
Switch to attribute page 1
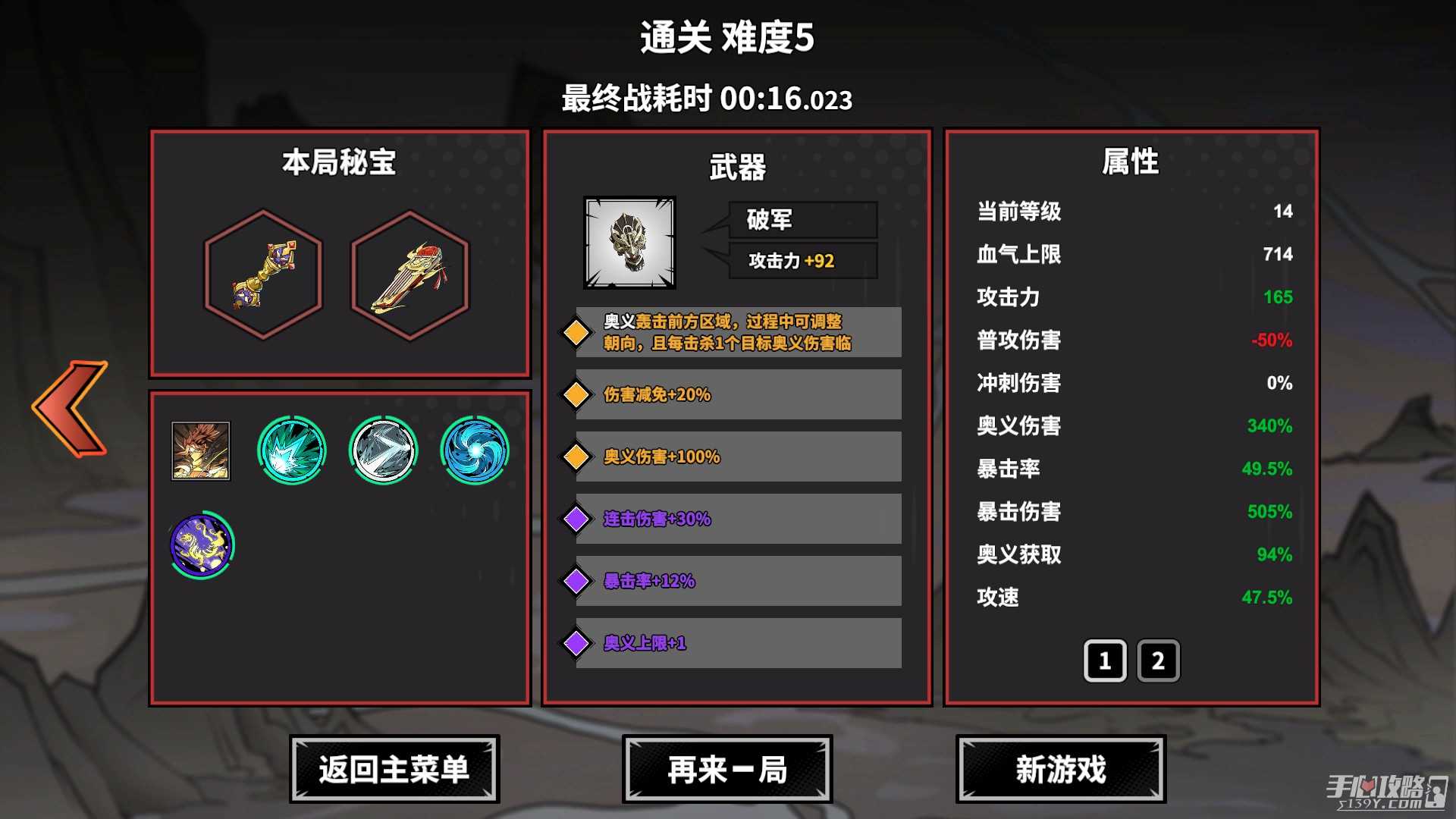[x=1105, y=661]
